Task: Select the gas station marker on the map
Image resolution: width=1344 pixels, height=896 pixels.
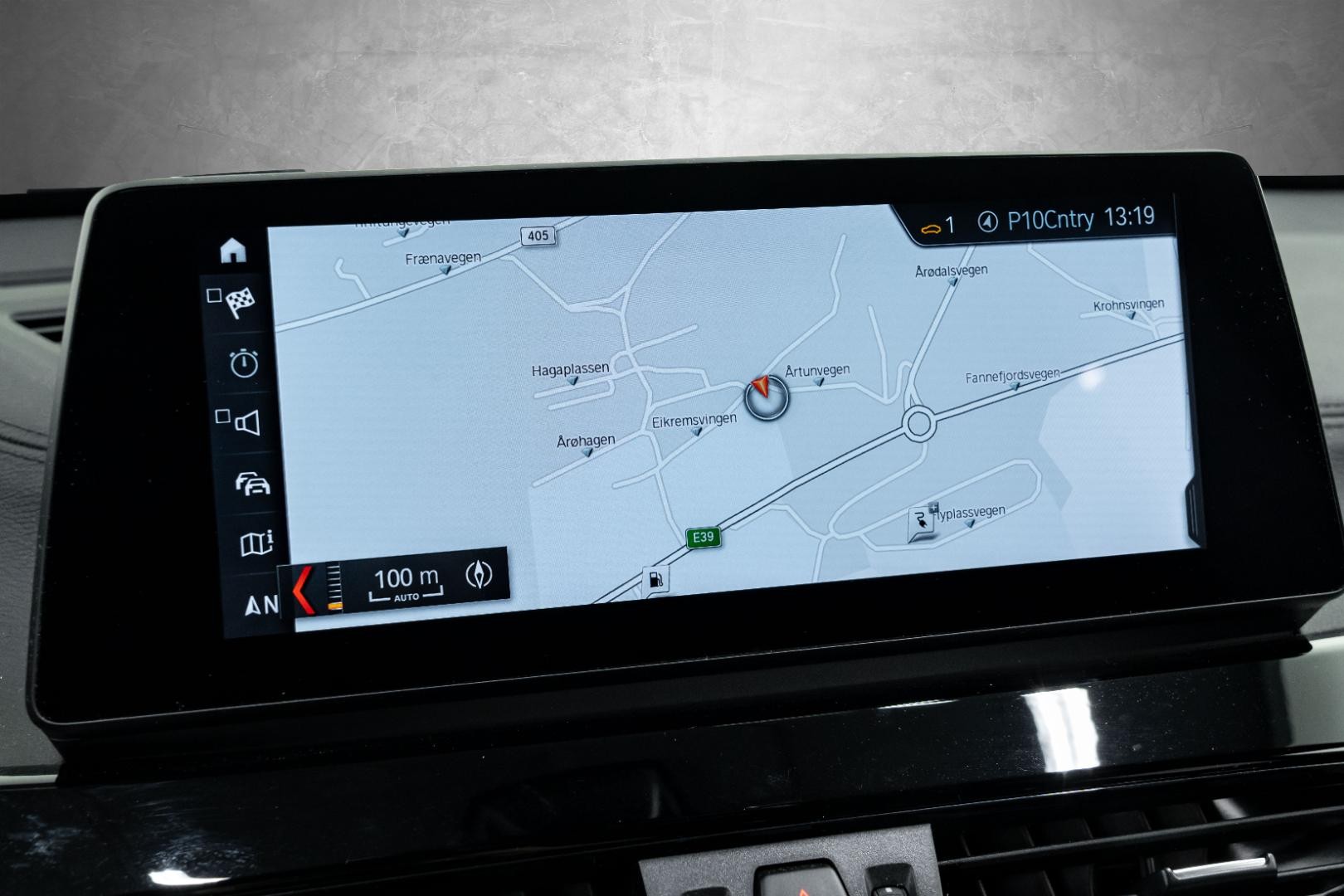Action: coord(655,580)
